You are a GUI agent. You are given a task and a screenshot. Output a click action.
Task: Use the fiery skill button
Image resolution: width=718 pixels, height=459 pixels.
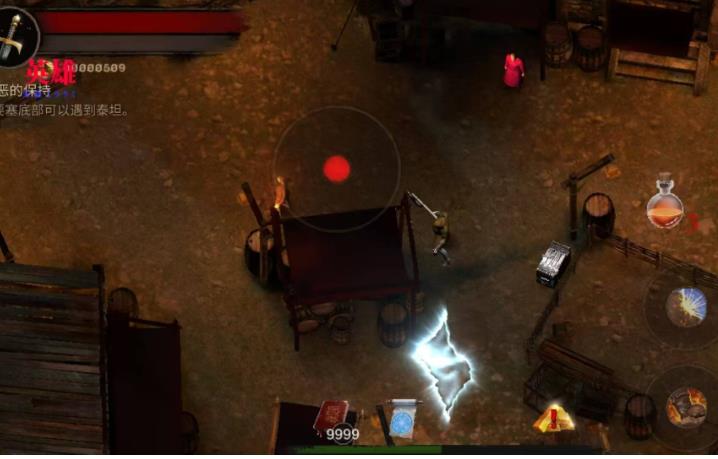pyautogui.click(x=685, y=408)
